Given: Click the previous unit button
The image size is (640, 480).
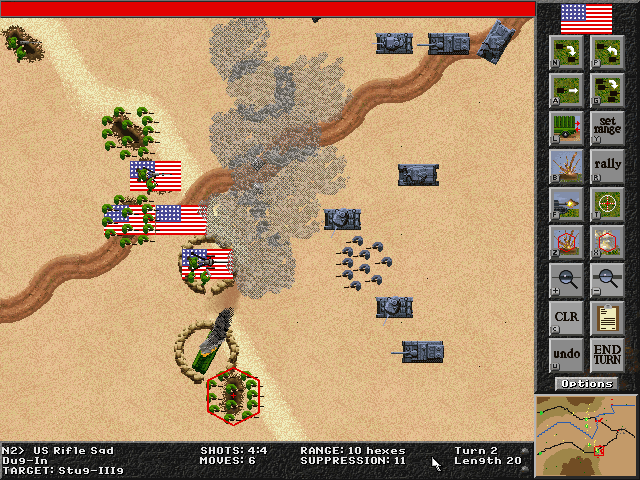Looking at the screenshot, I should point(607,52).
